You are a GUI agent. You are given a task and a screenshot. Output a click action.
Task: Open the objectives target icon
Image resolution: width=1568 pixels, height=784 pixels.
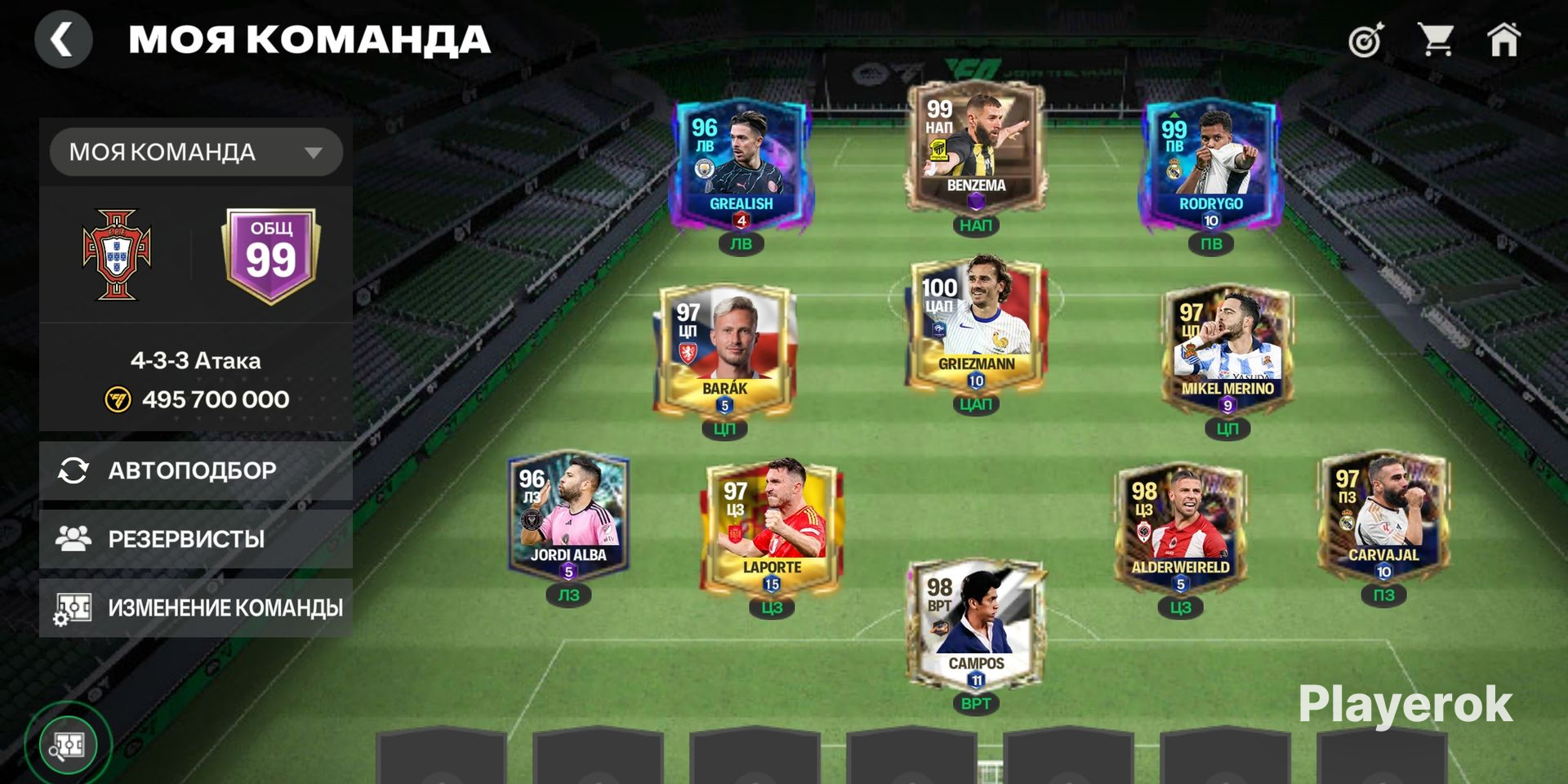point(1366,39)
